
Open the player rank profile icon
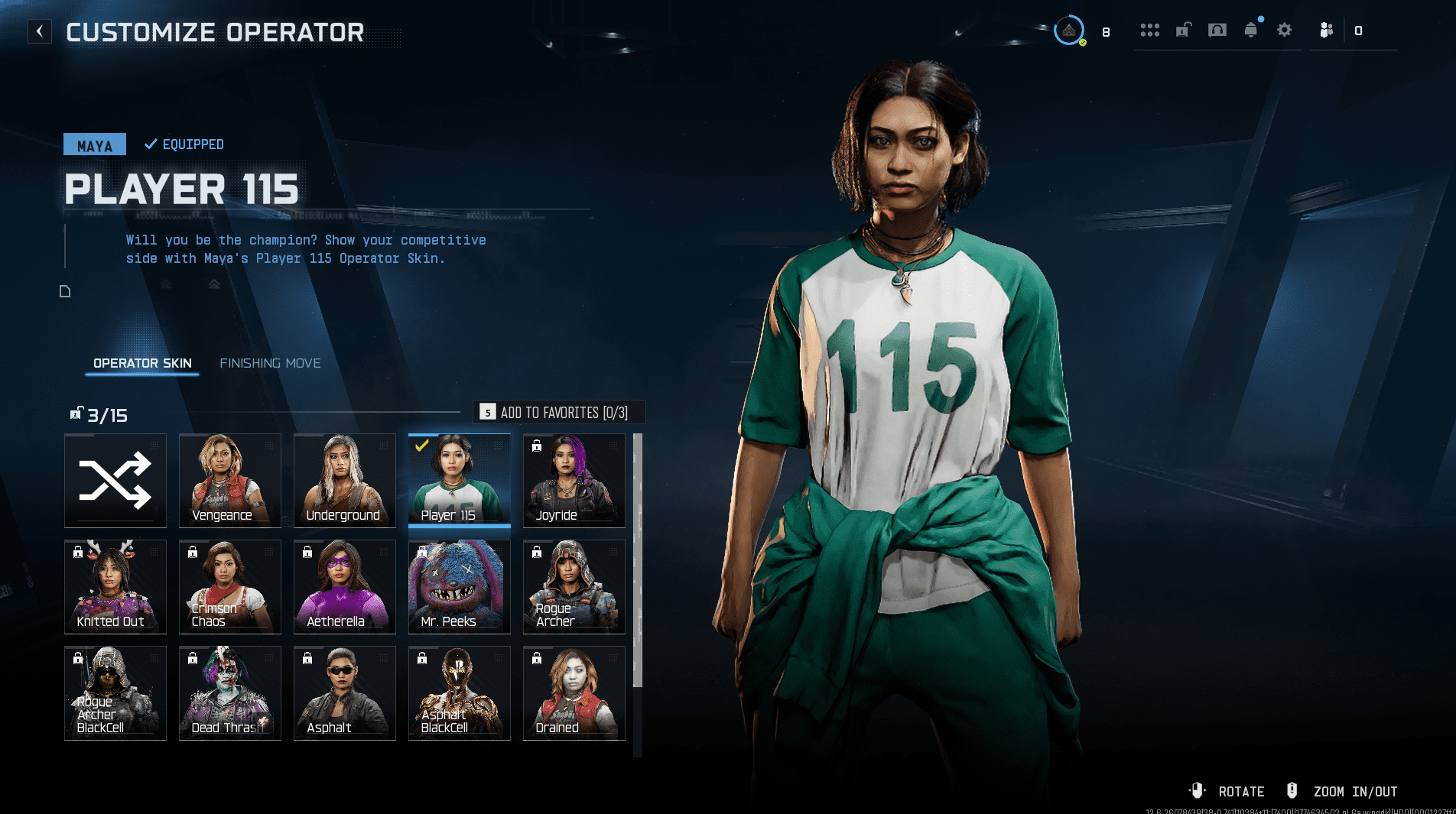[x=1069, y=31]
